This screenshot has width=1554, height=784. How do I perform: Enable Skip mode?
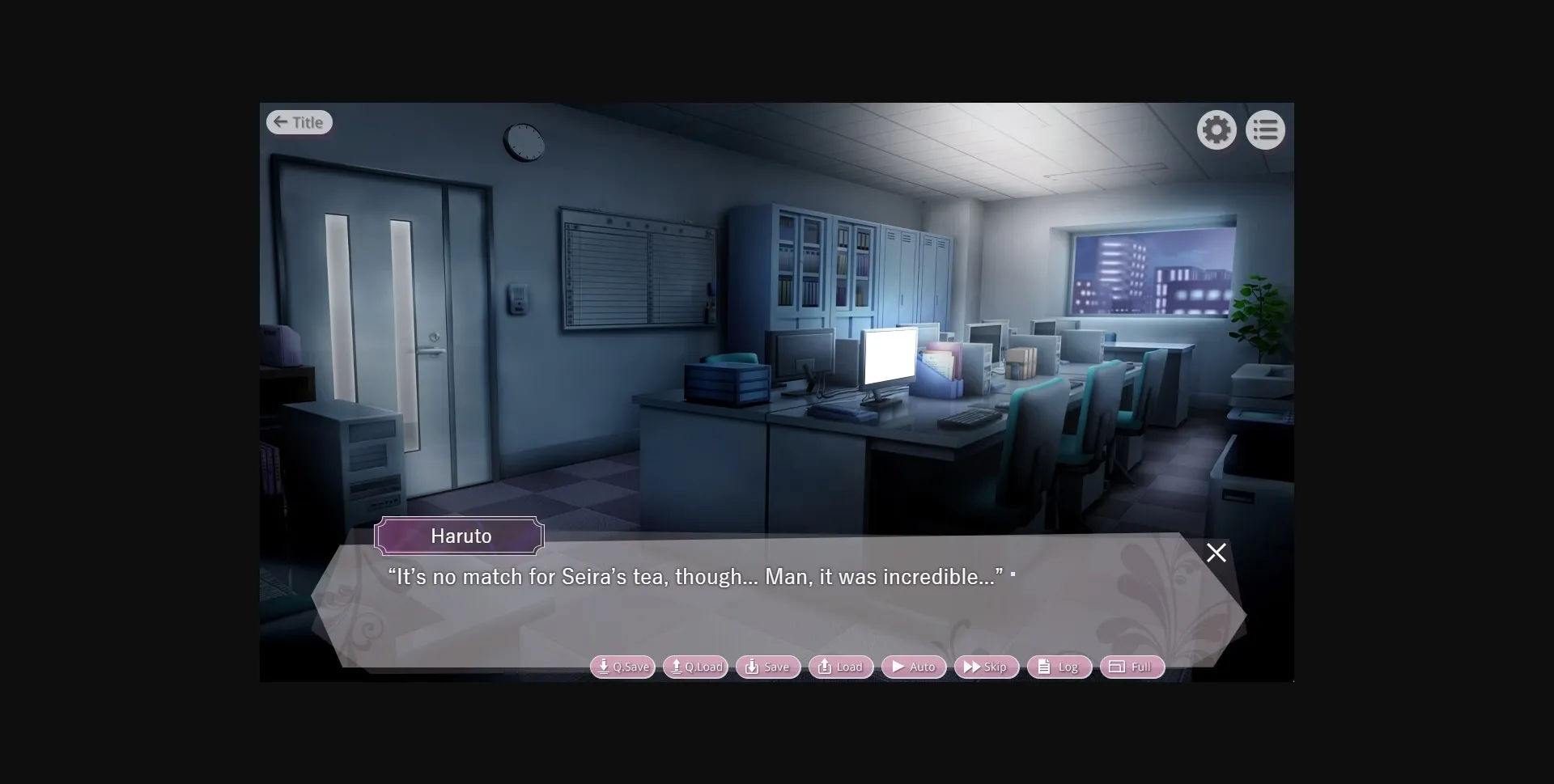click(x=986, y=667)
